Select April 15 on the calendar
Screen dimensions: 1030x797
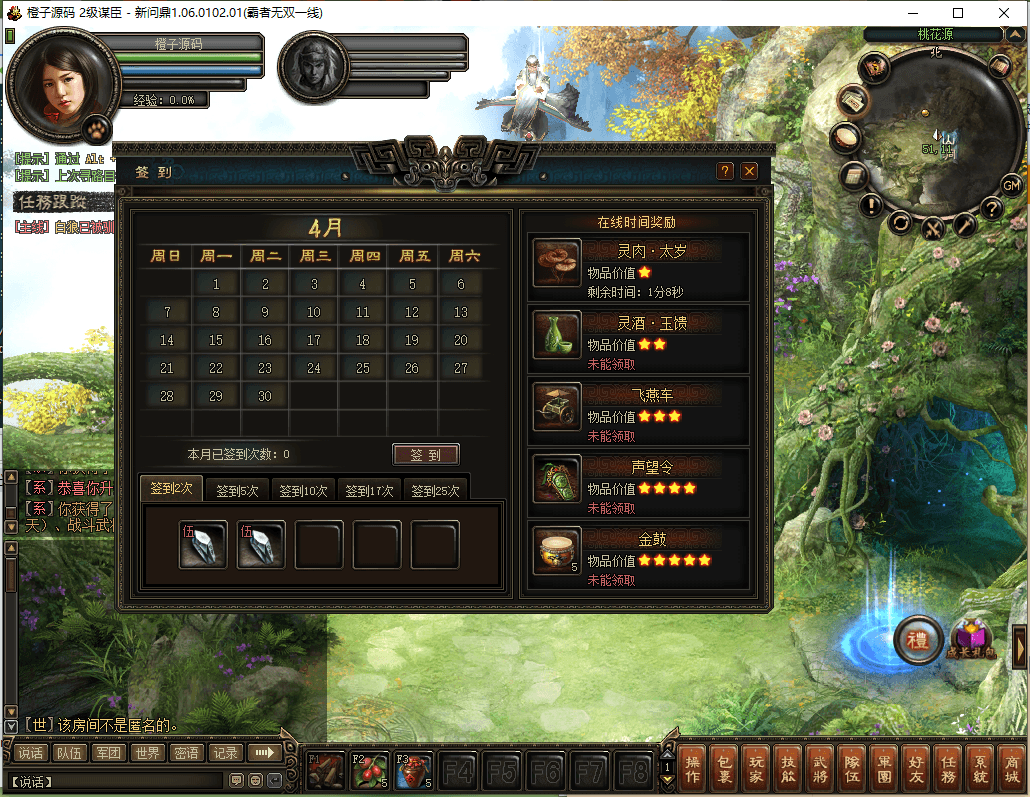[x=216, y=340]
